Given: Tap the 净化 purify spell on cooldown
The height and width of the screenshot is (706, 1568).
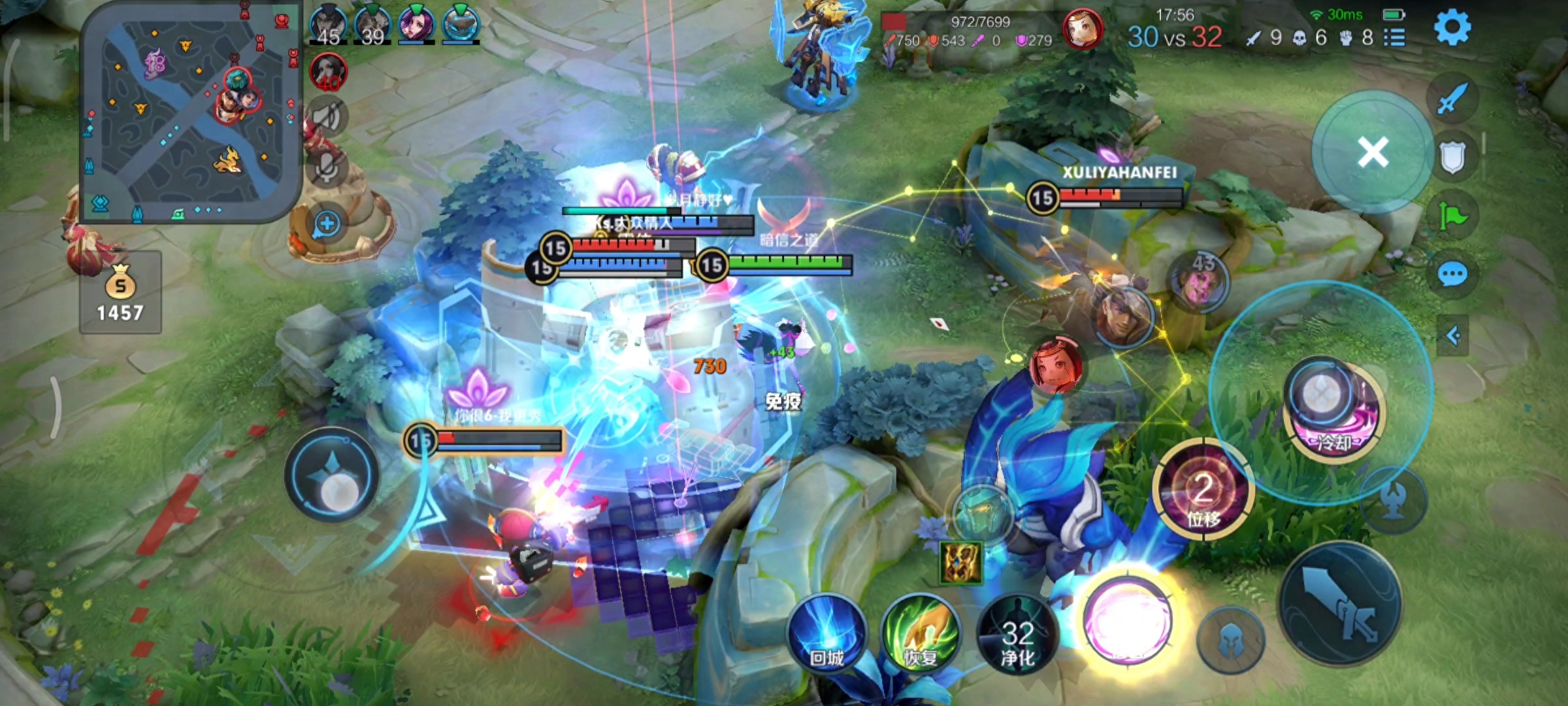Looking at the screenshot, I should click(x=1017, y=635).
